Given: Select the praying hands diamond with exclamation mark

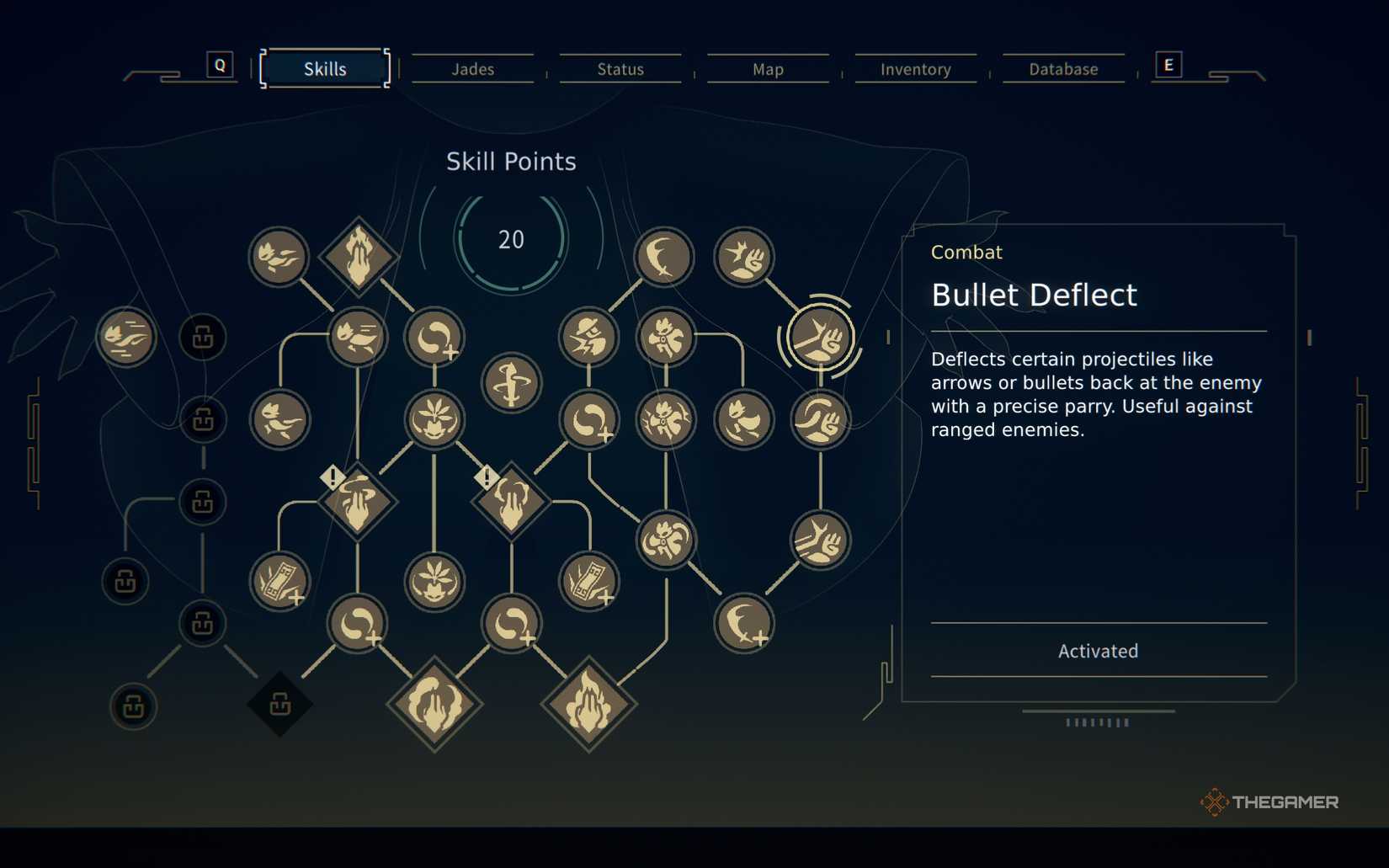Looking at the screenshot, I should (359, 501).
